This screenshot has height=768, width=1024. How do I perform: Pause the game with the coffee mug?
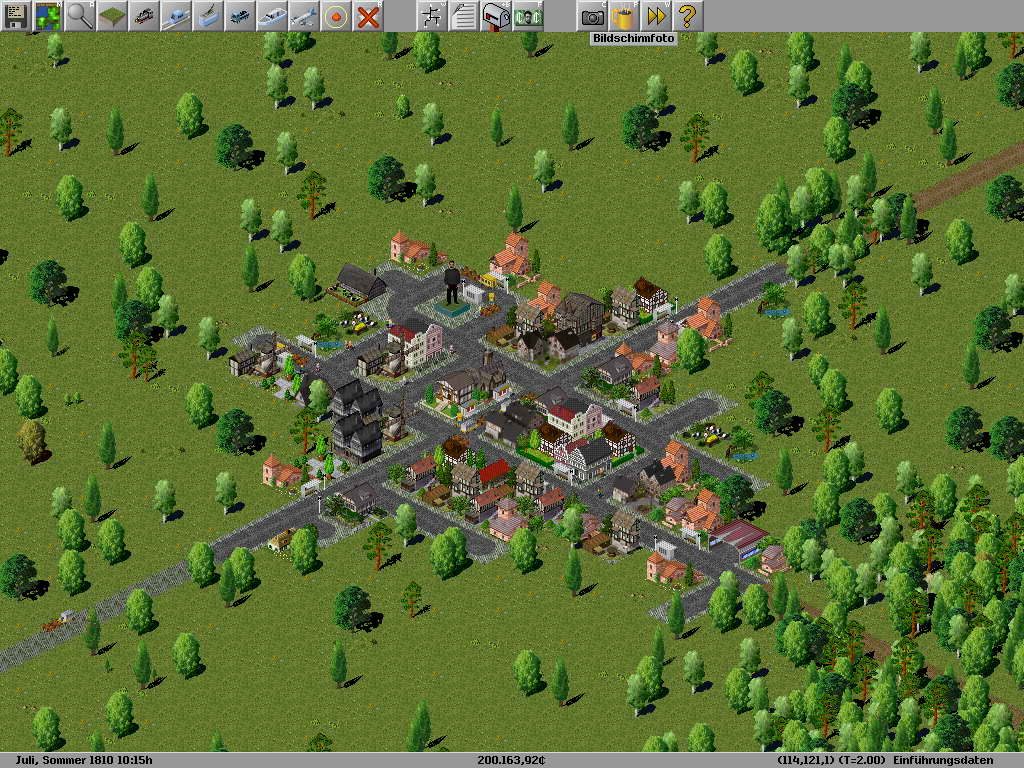pos(624,16)
